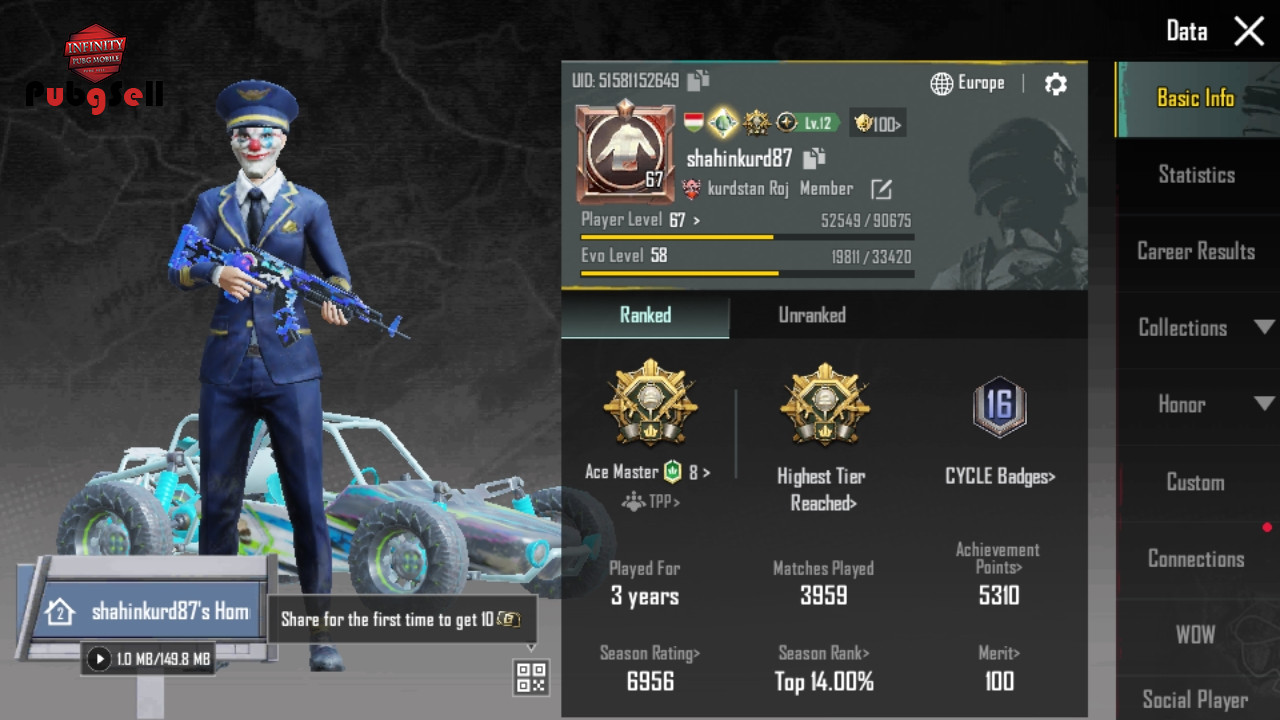
Task: Switch to the Unranked tab
Action: [812, 315]
